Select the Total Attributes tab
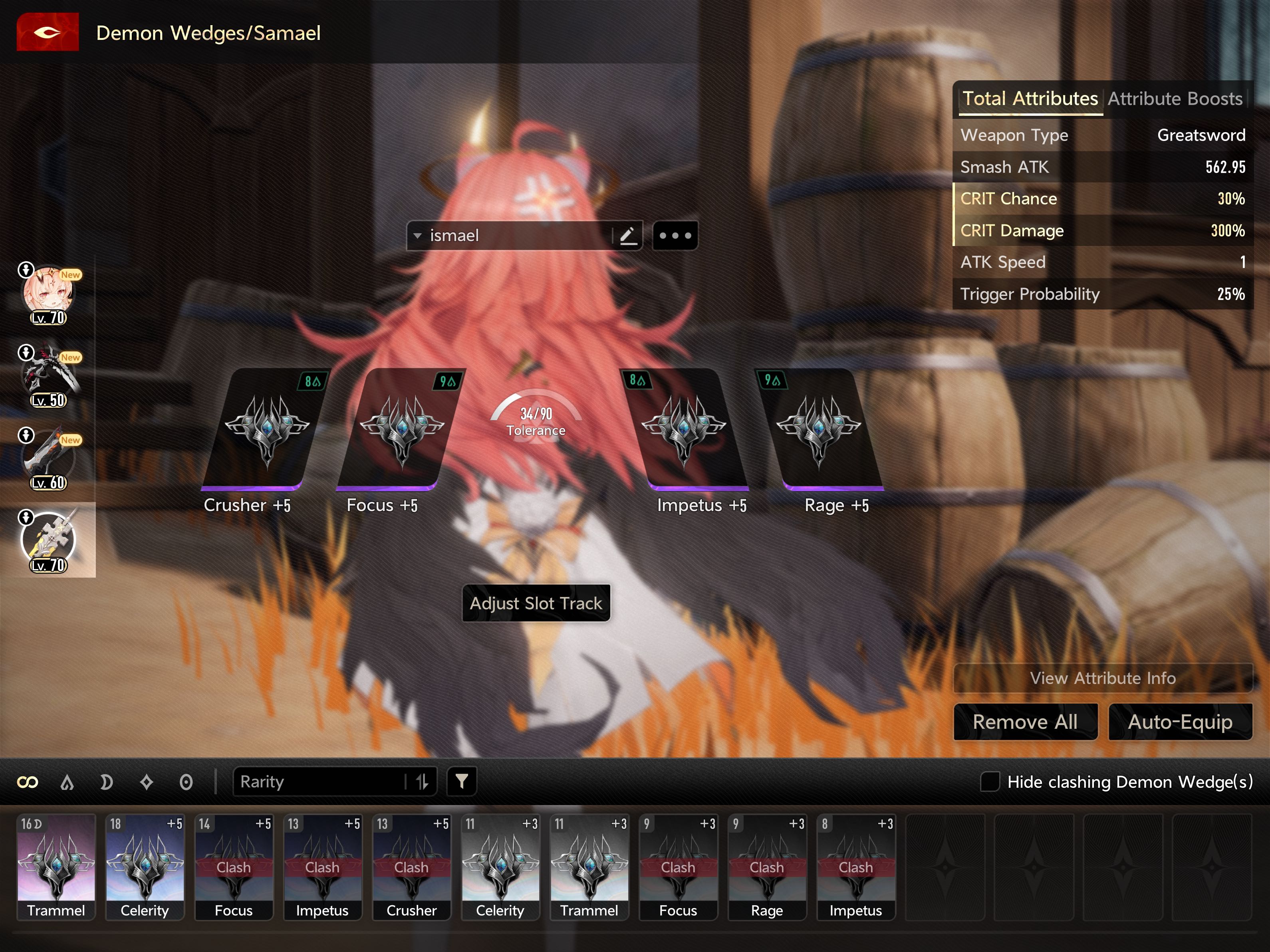 pyautogui.click(x=1030, y=99)
